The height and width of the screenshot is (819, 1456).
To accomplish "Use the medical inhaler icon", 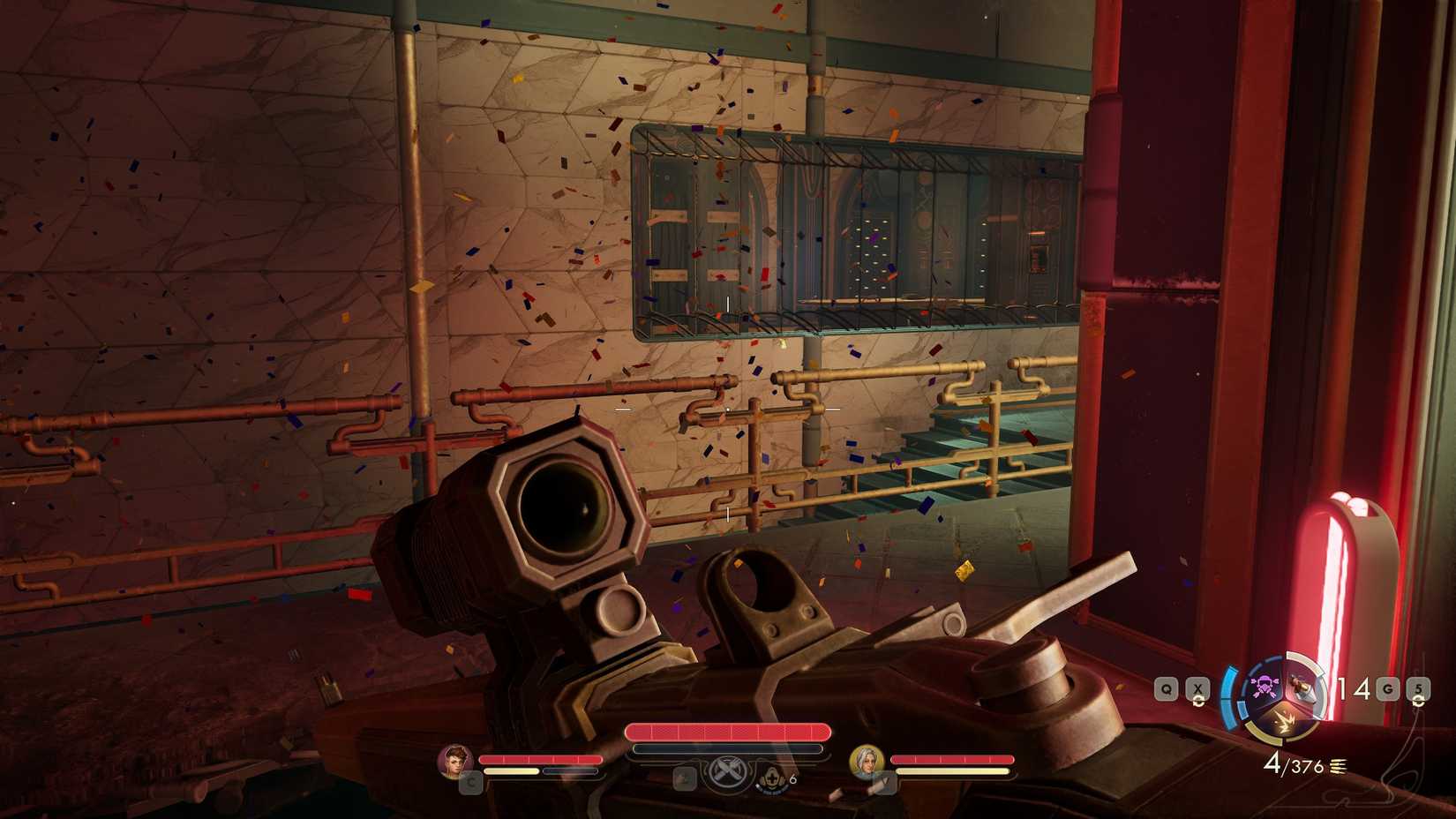I will [x=771, y=778].
